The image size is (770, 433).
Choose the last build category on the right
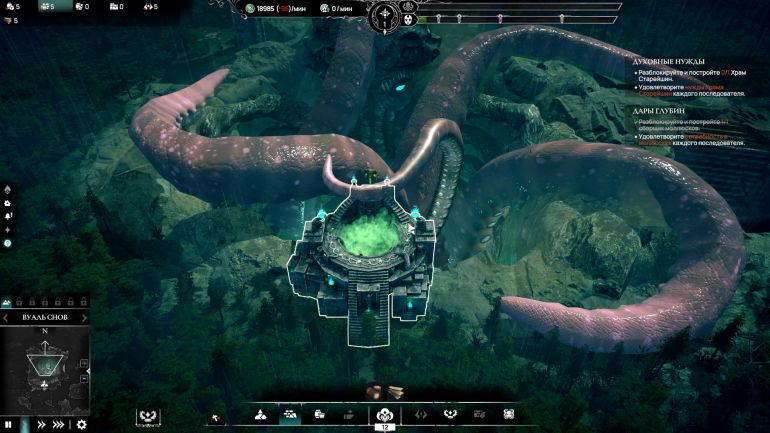click(509, 414)
